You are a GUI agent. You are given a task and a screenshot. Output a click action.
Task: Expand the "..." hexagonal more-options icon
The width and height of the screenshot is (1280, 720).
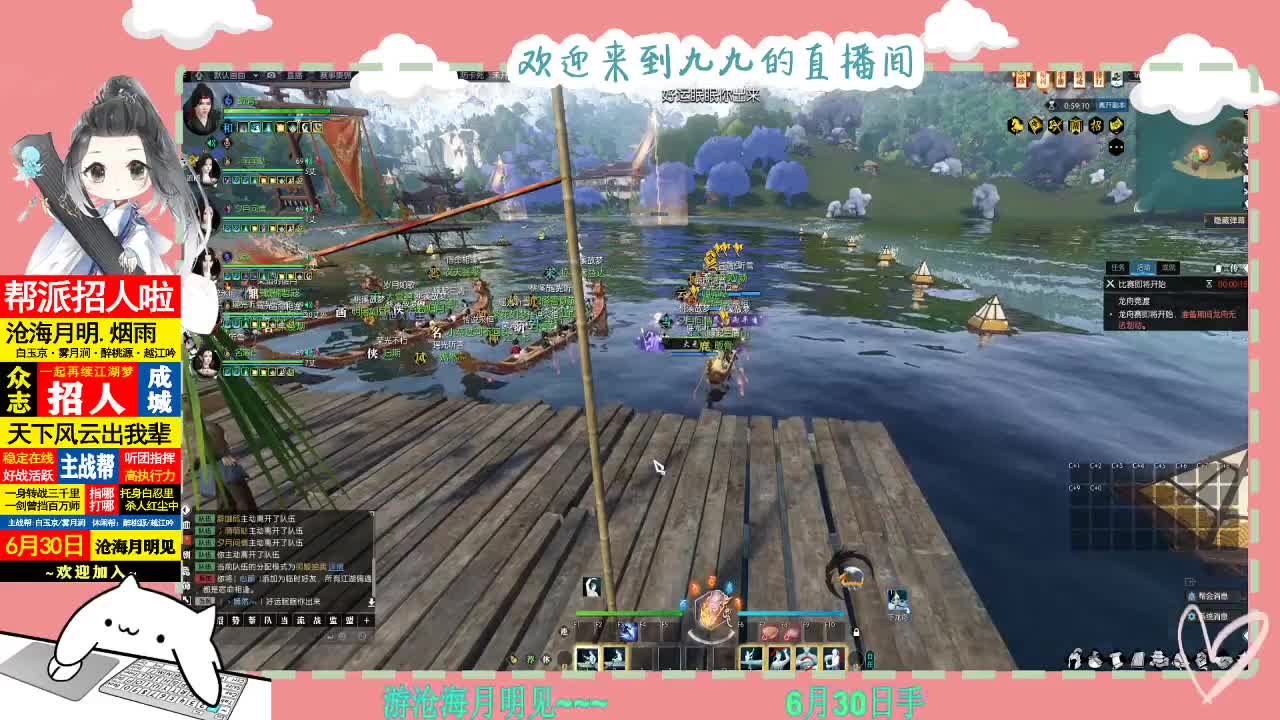click(x=1116, y=147)
